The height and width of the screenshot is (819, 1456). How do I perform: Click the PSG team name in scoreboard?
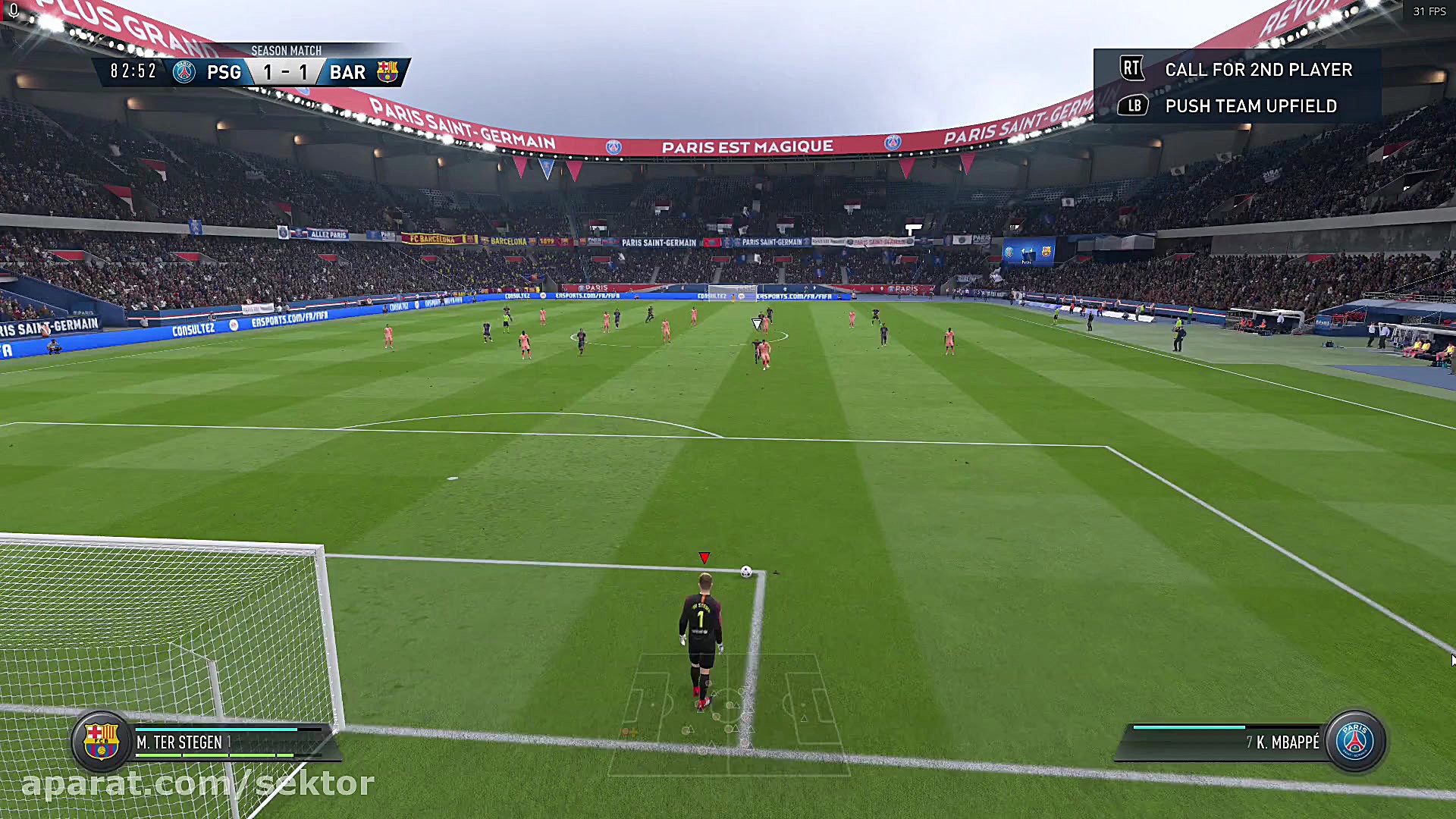point(224,72)
